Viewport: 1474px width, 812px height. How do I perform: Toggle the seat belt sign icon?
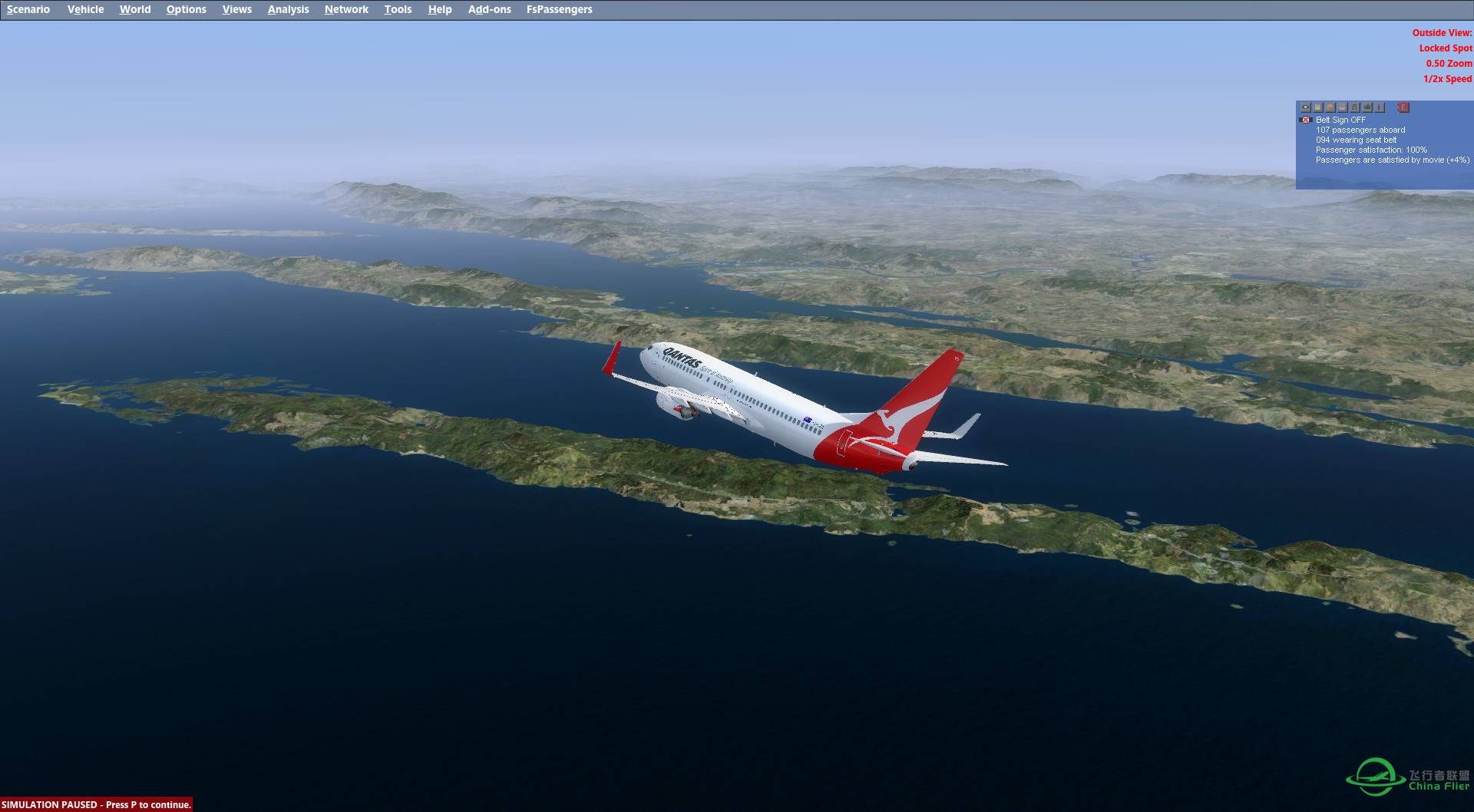tap(1305, 120)
